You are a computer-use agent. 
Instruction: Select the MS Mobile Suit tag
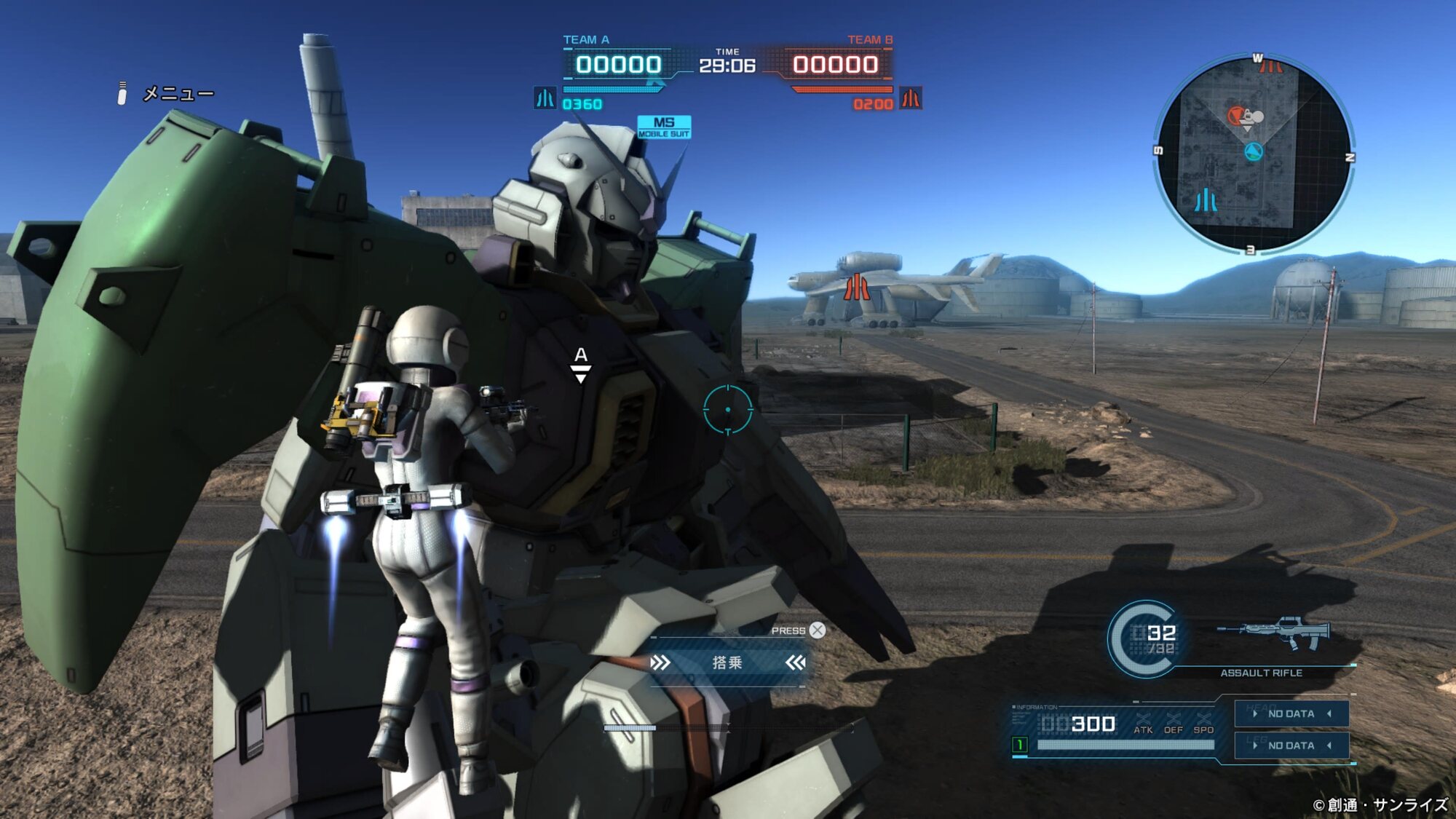664,127
